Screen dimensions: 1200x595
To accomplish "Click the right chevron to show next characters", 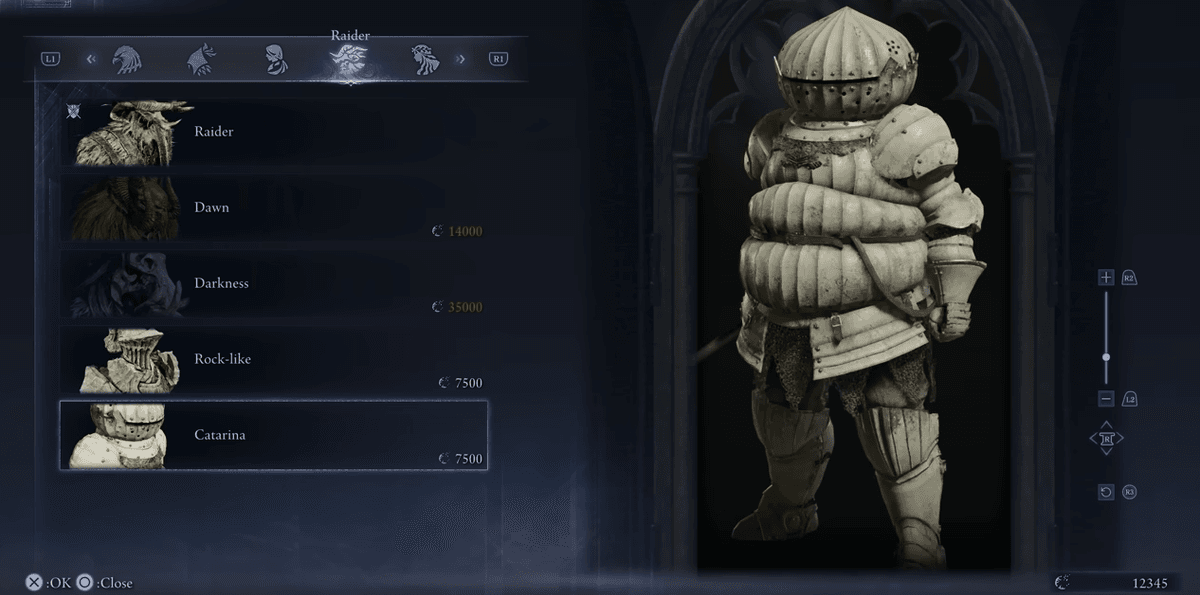I will 461,59.
